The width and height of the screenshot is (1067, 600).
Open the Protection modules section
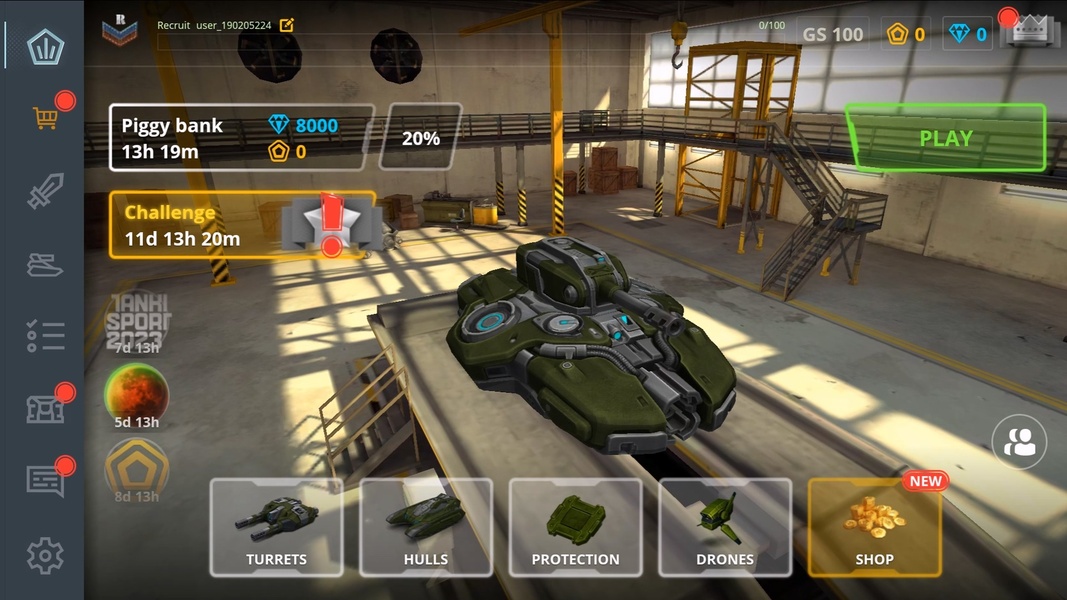click(x=575, y=527)
